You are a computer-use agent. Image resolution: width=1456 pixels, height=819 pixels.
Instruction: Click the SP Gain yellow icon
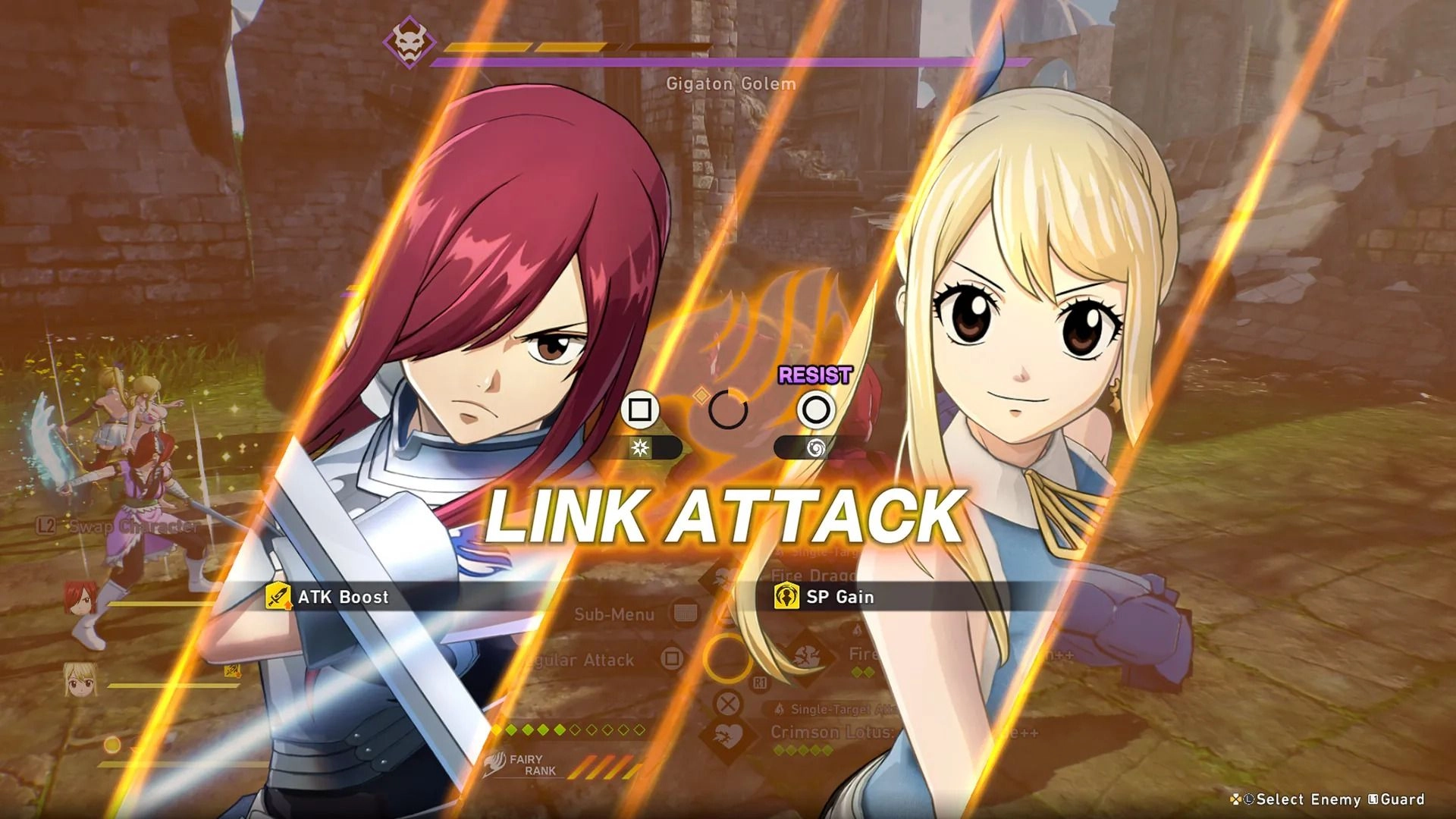787,596
